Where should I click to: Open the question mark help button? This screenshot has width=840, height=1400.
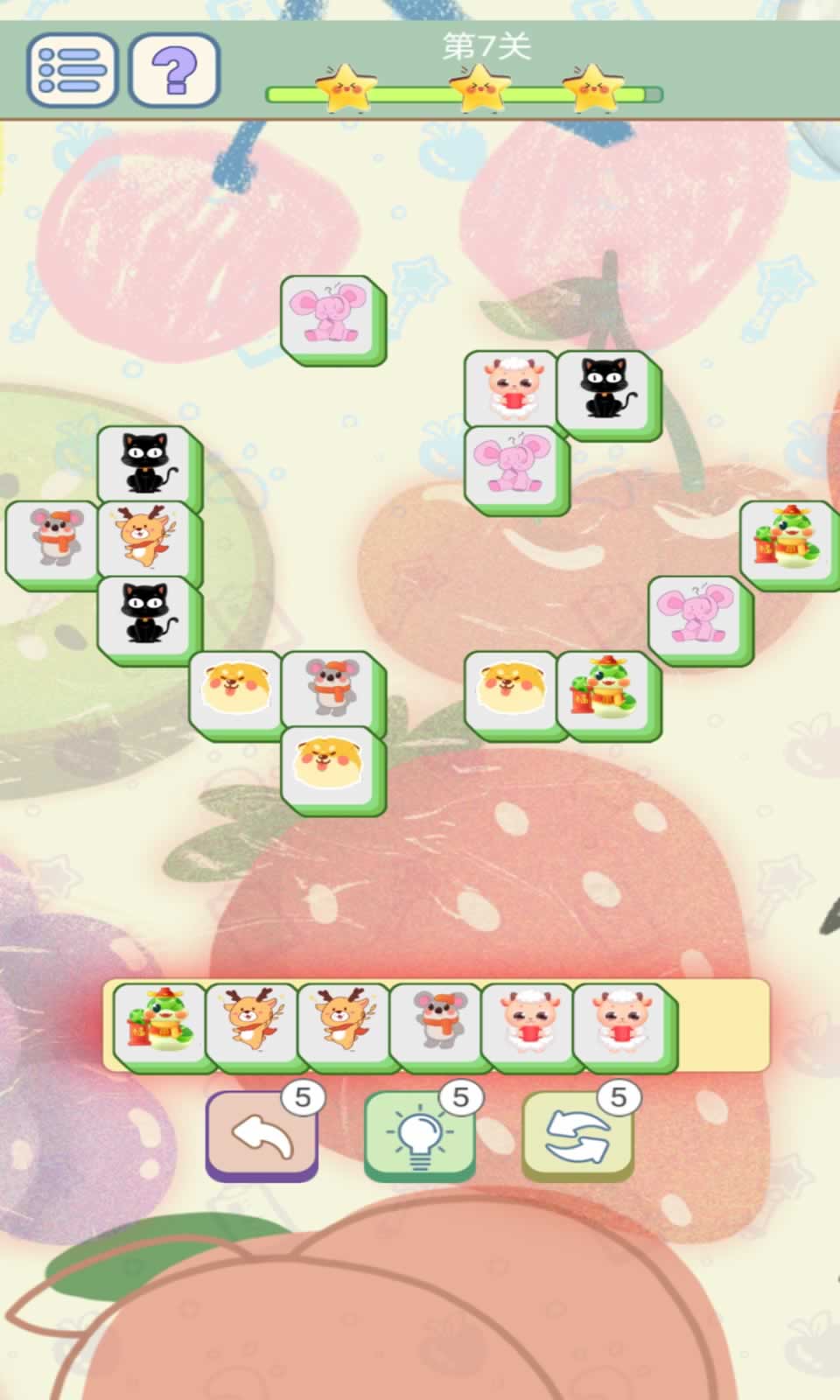click(174, 69)
